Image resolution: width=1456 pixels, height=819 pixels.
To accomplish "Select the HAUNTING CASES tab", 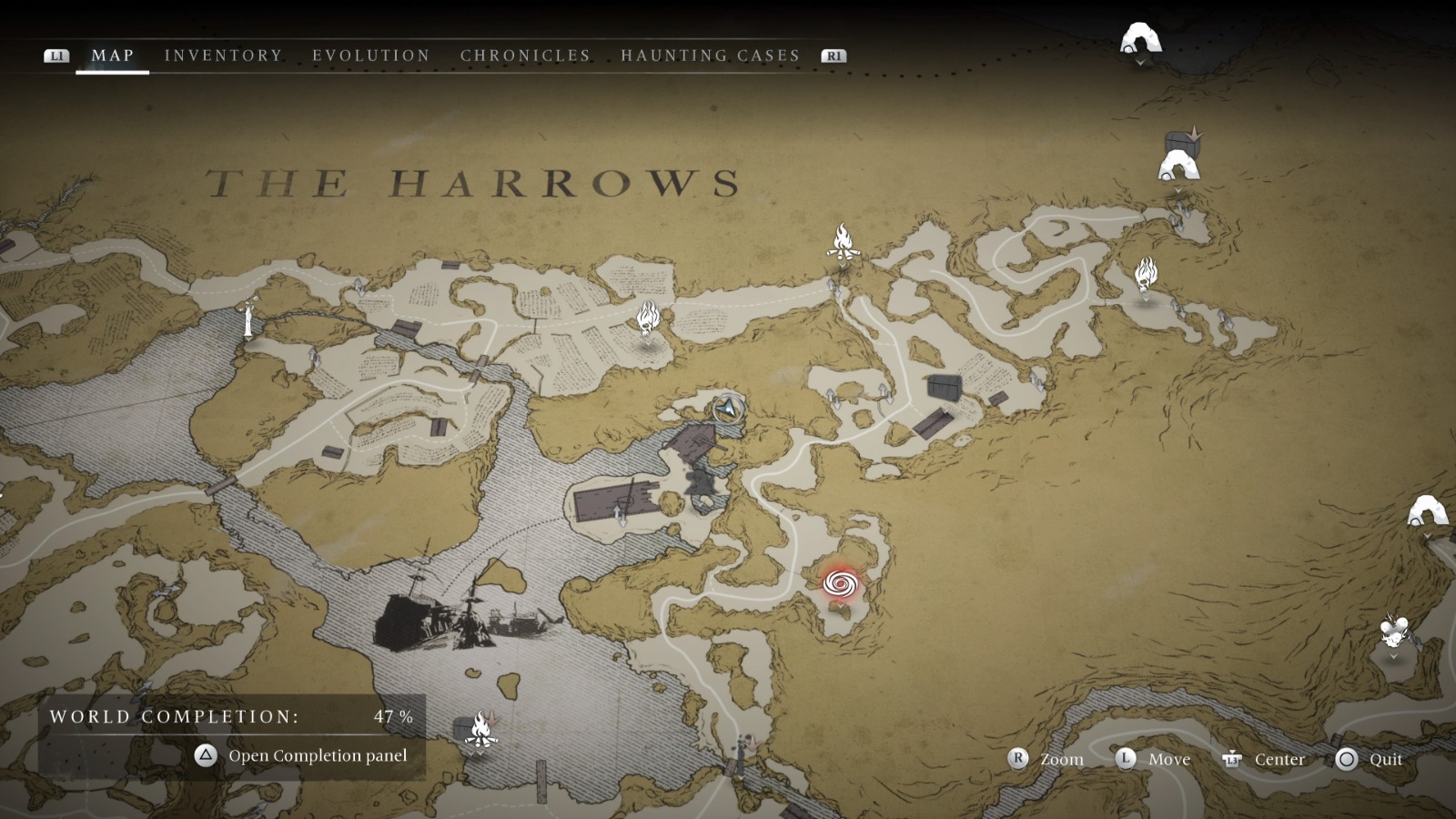I will [x=711, y=55].
